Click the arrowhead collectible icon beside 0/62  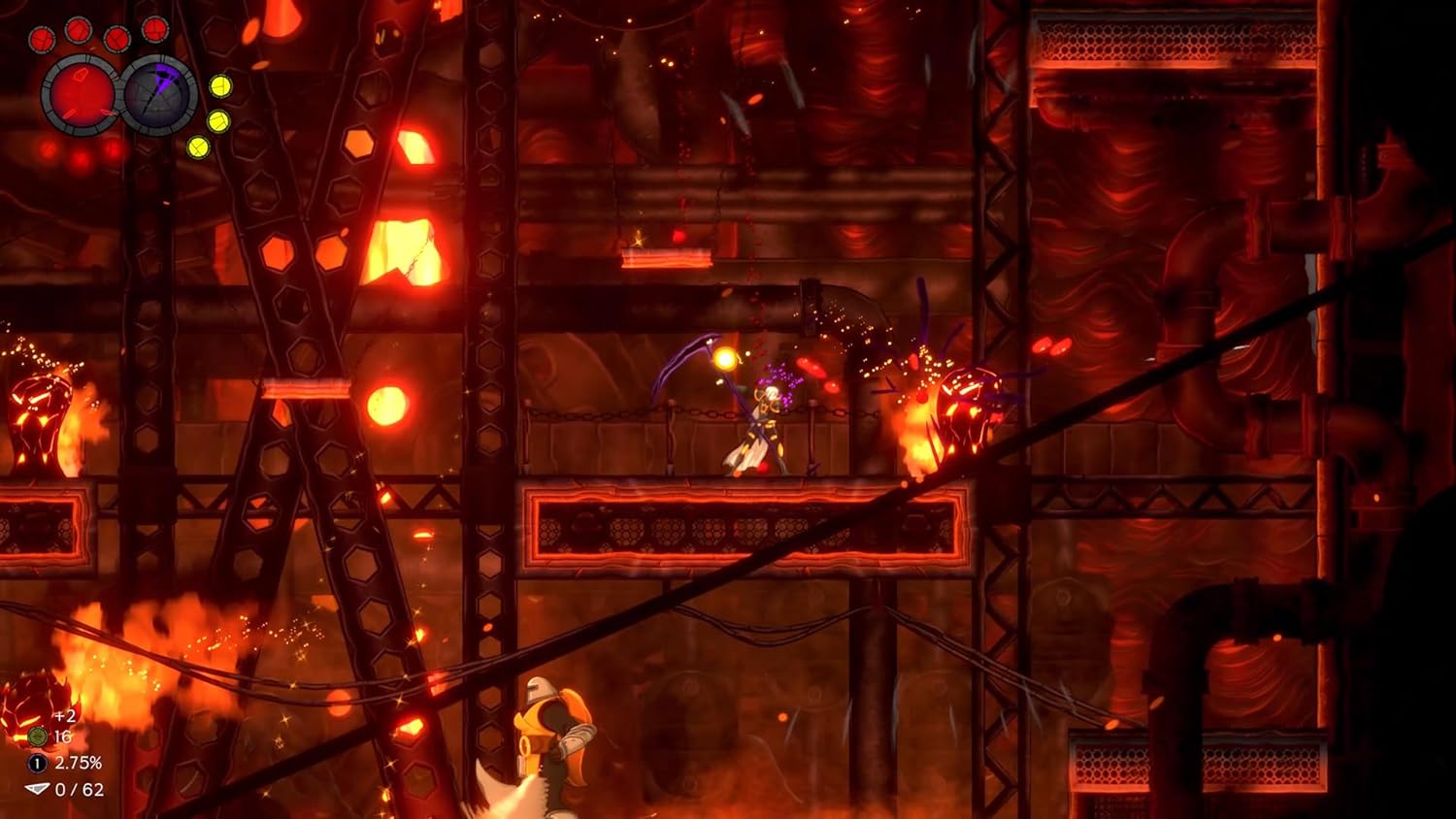coord(37,789)
